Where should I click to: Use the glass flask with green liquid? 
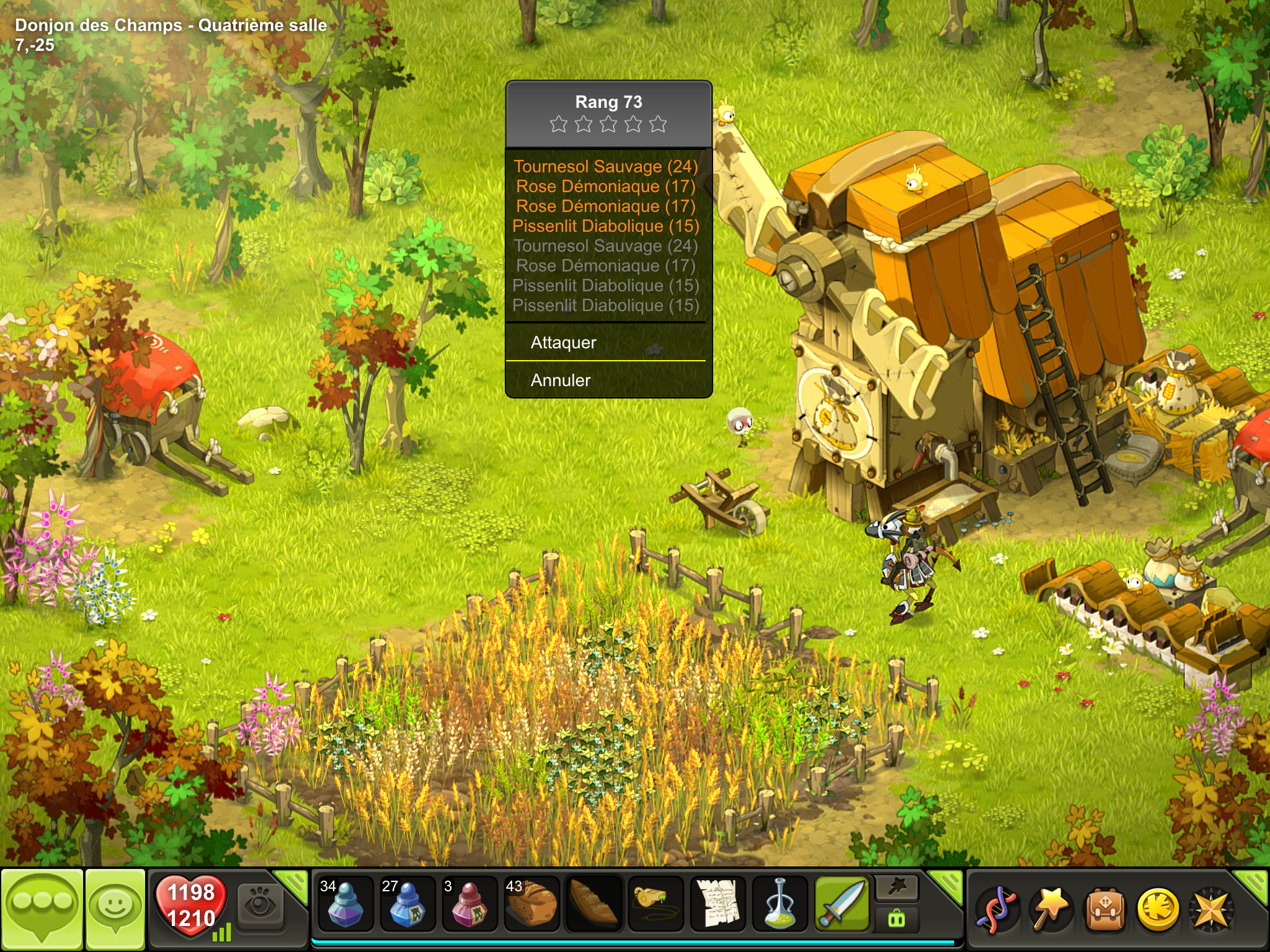(779, 904)
